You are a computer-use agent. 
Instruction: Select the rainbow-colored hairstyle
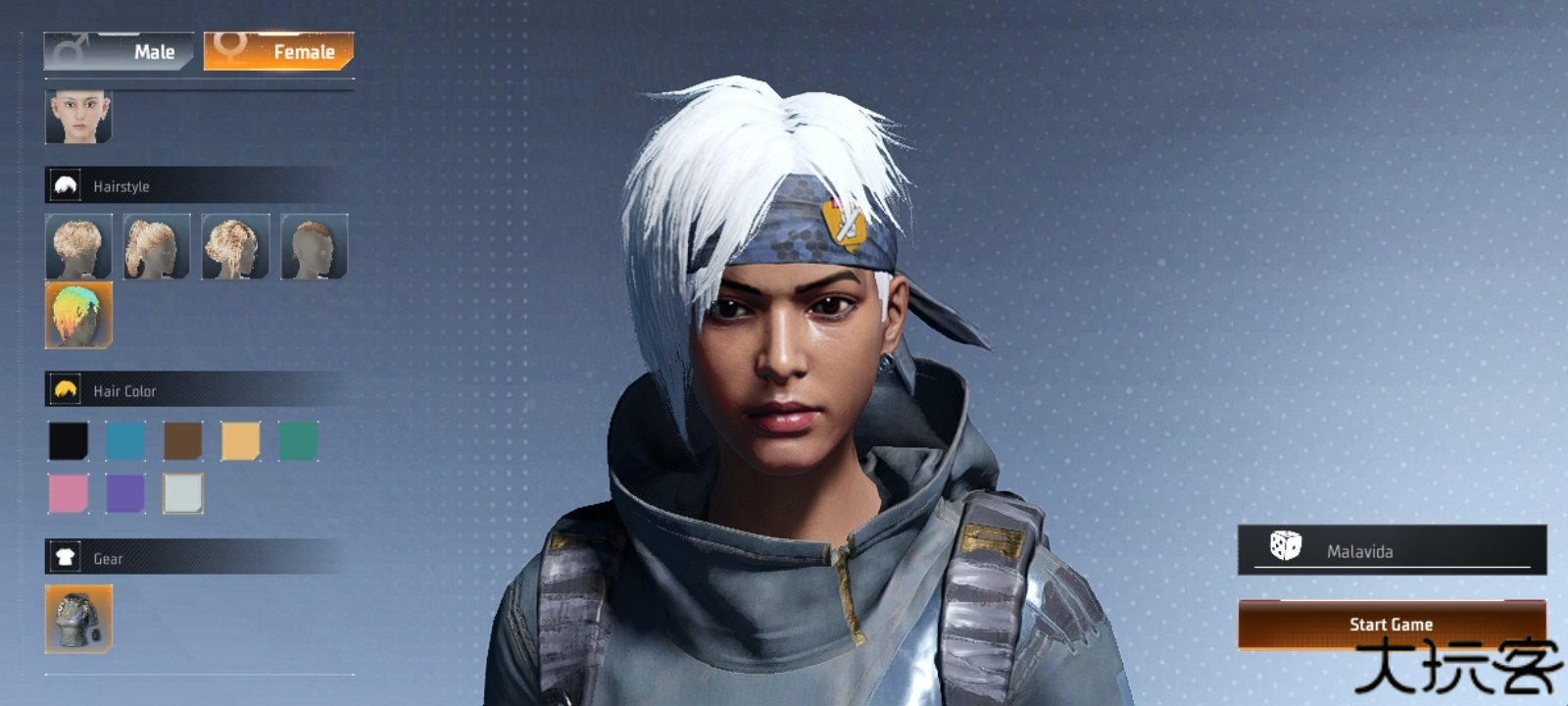(x=78, y=315)
